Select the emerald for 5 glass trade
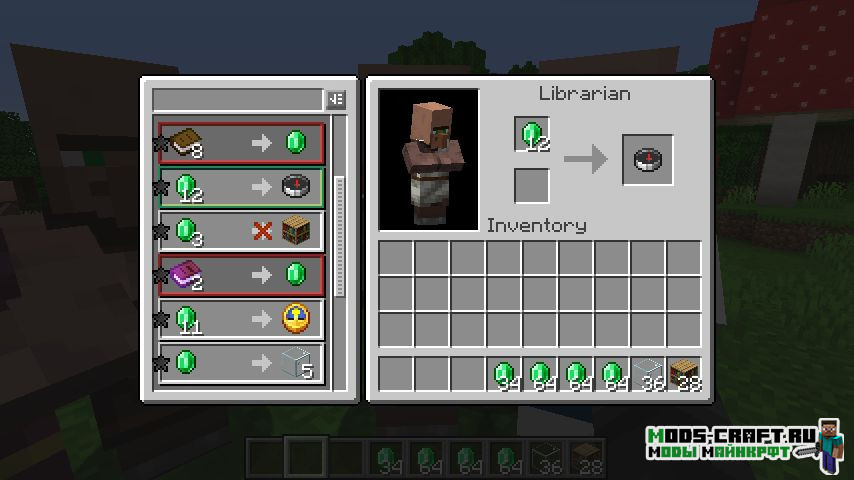Screen dimensions: 854x480 click(x=240, y=362)
